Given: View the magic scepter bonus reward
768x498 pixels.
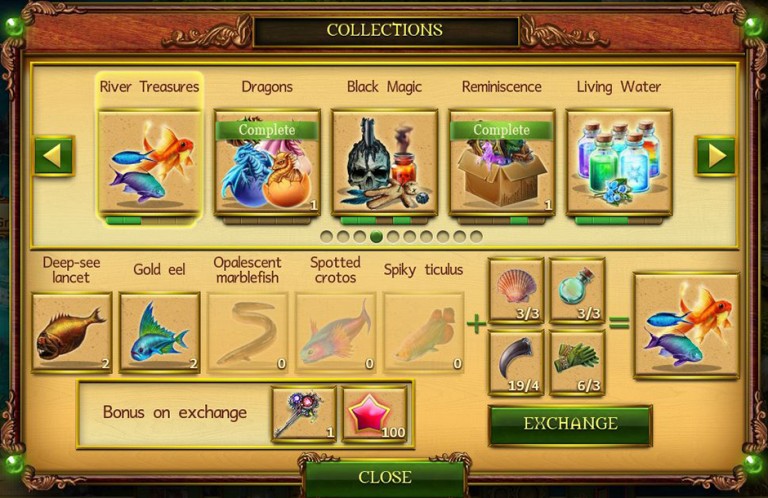Looking at the screenshot, I should (x=303, y=413).
